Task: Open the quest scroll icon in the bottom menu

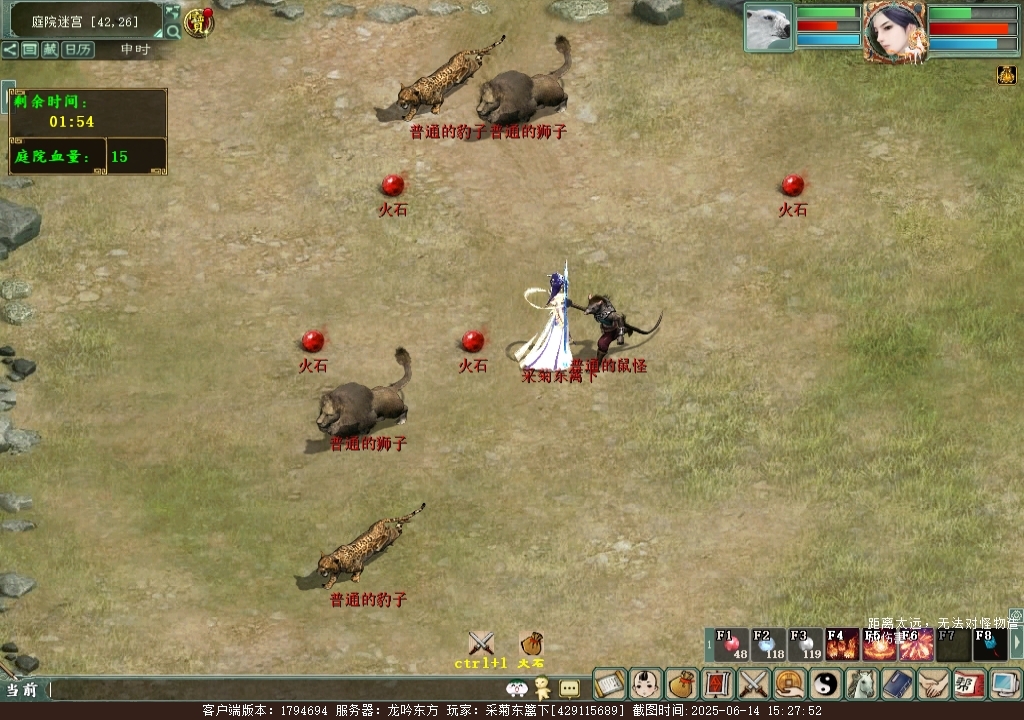Action: point(609,684)
